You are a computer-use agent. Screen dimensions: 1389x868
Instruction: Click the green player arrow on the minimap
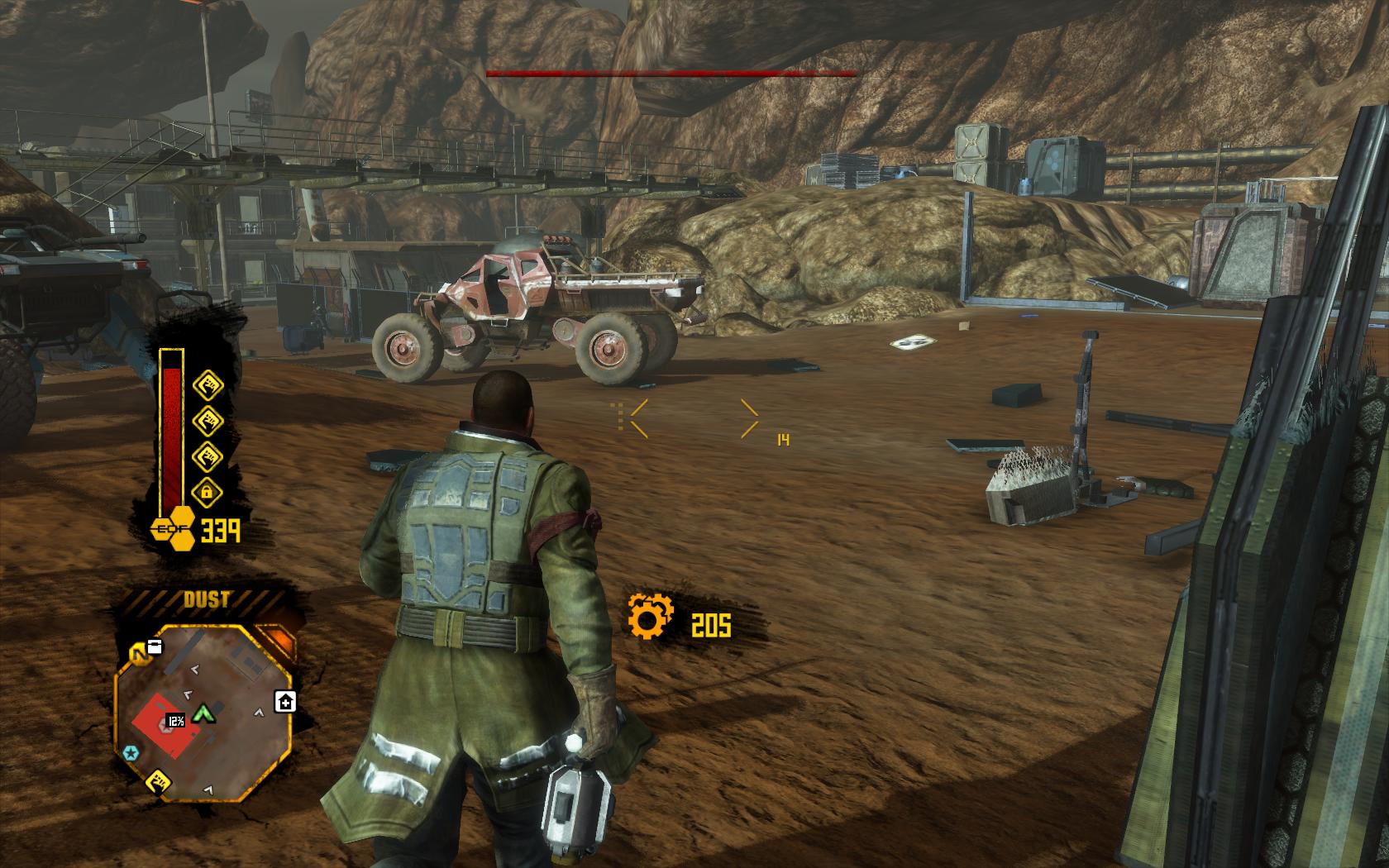(x=202, y=713)
